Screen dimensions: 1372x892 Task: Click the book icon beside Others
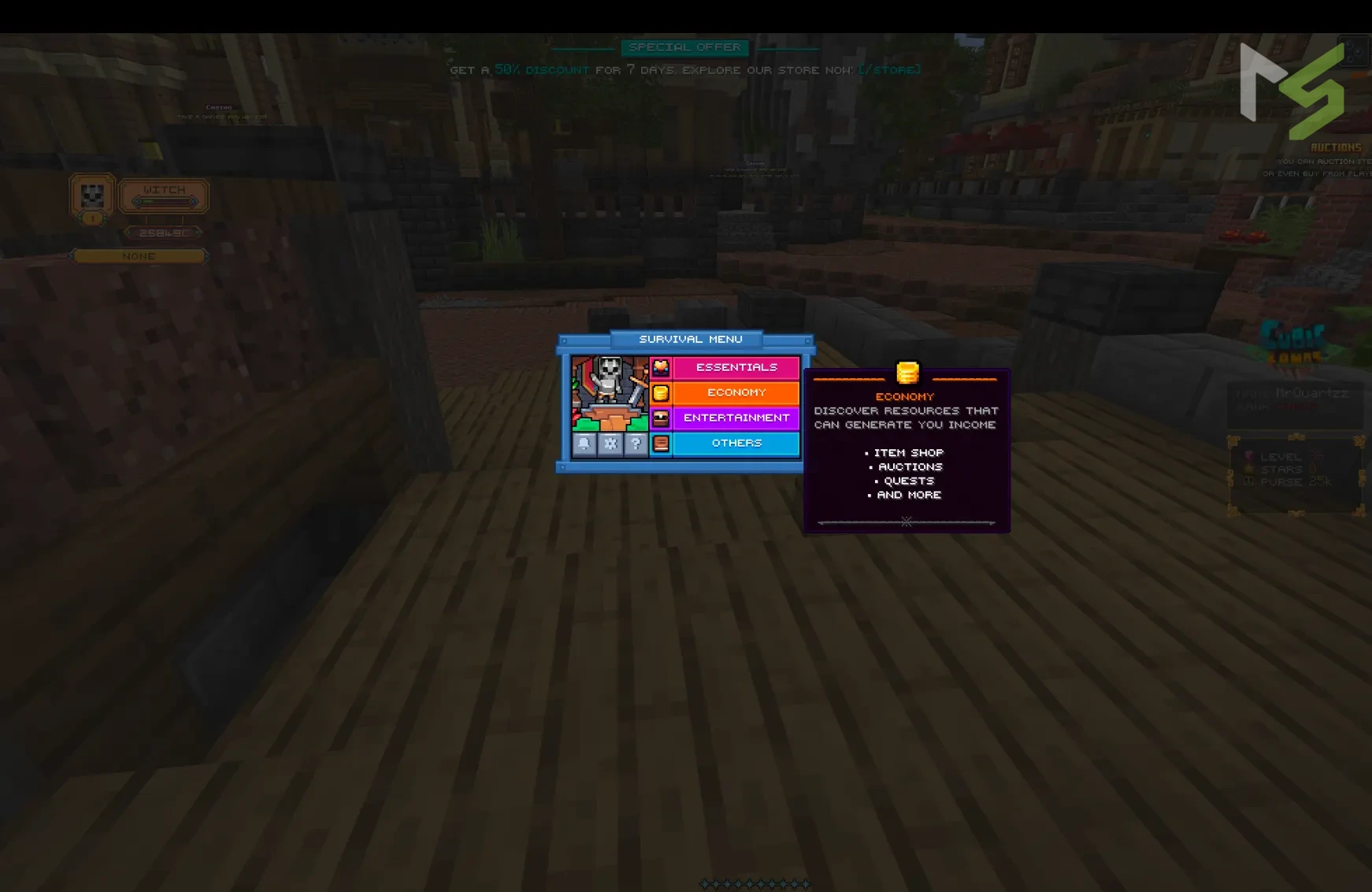pos(662,443)
